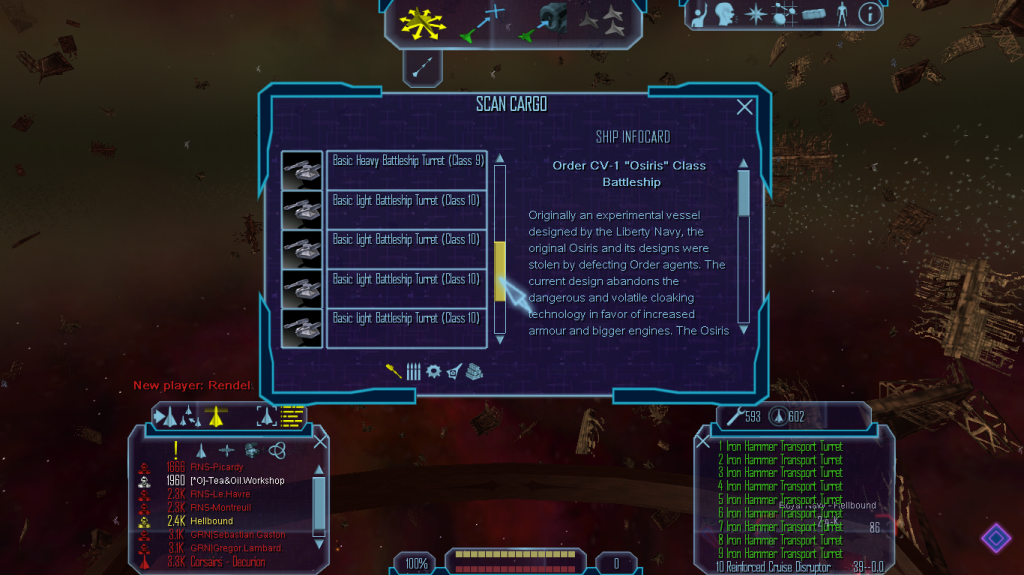Open the player status figure icon
This screenshot has width=1024, height=575.
[x=842, y=14]
